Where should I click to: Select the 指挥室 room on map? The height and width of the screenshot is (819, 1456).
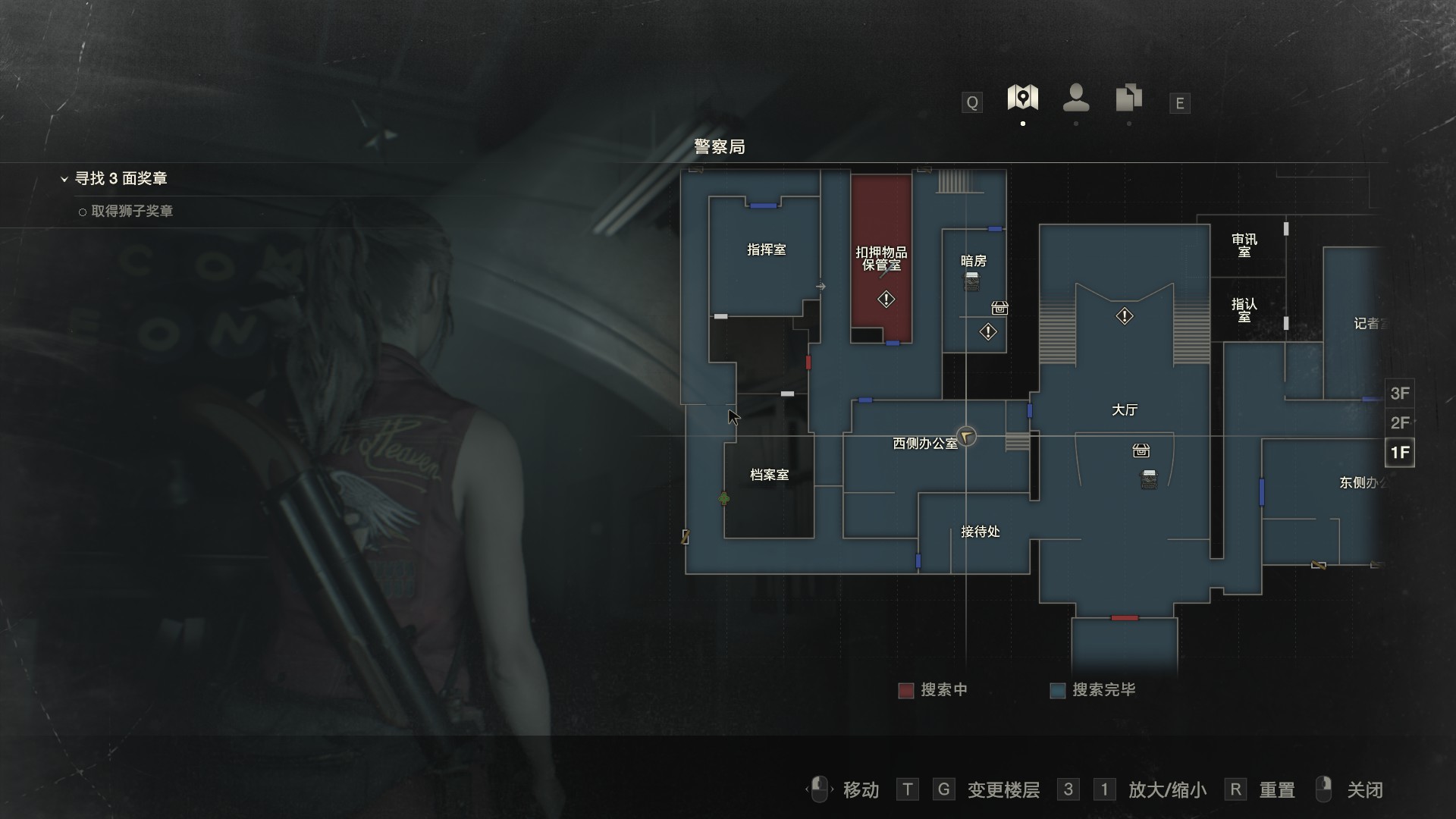point(766,250)
